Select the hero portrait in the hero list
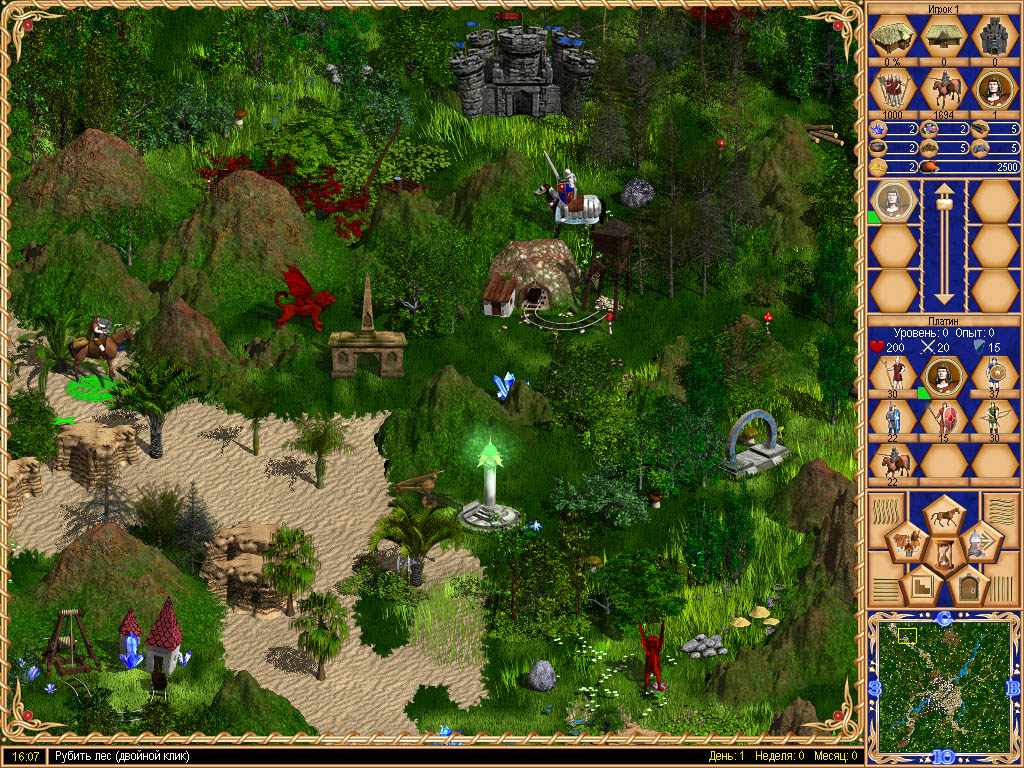Viewport: 1024px width, 768px height. [893, 202]
